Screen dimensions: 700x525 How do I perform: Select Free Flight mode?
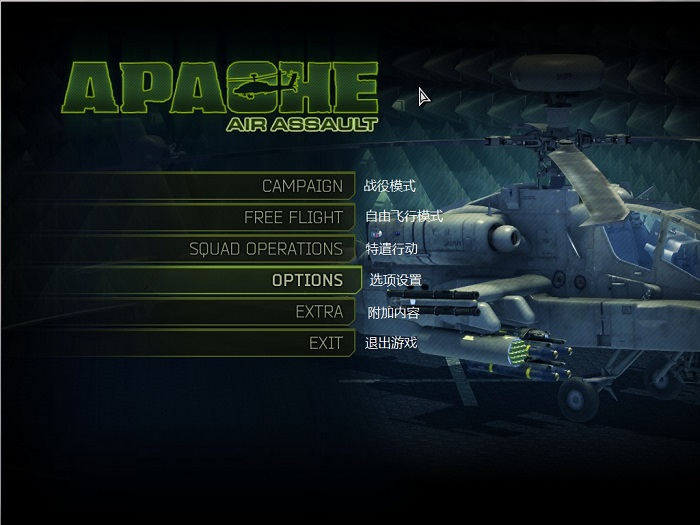(293, 217)
